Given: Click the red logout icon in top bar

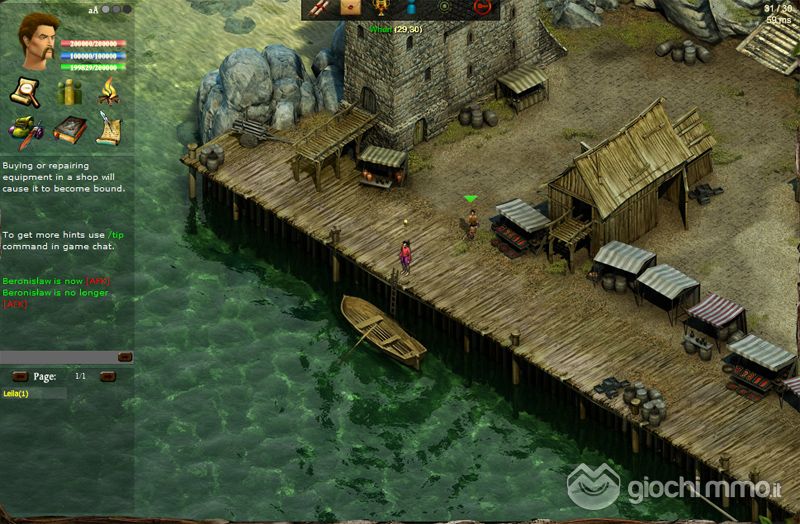Looking at the screenshot, I should pyautogui.click(x=481, y=8).
